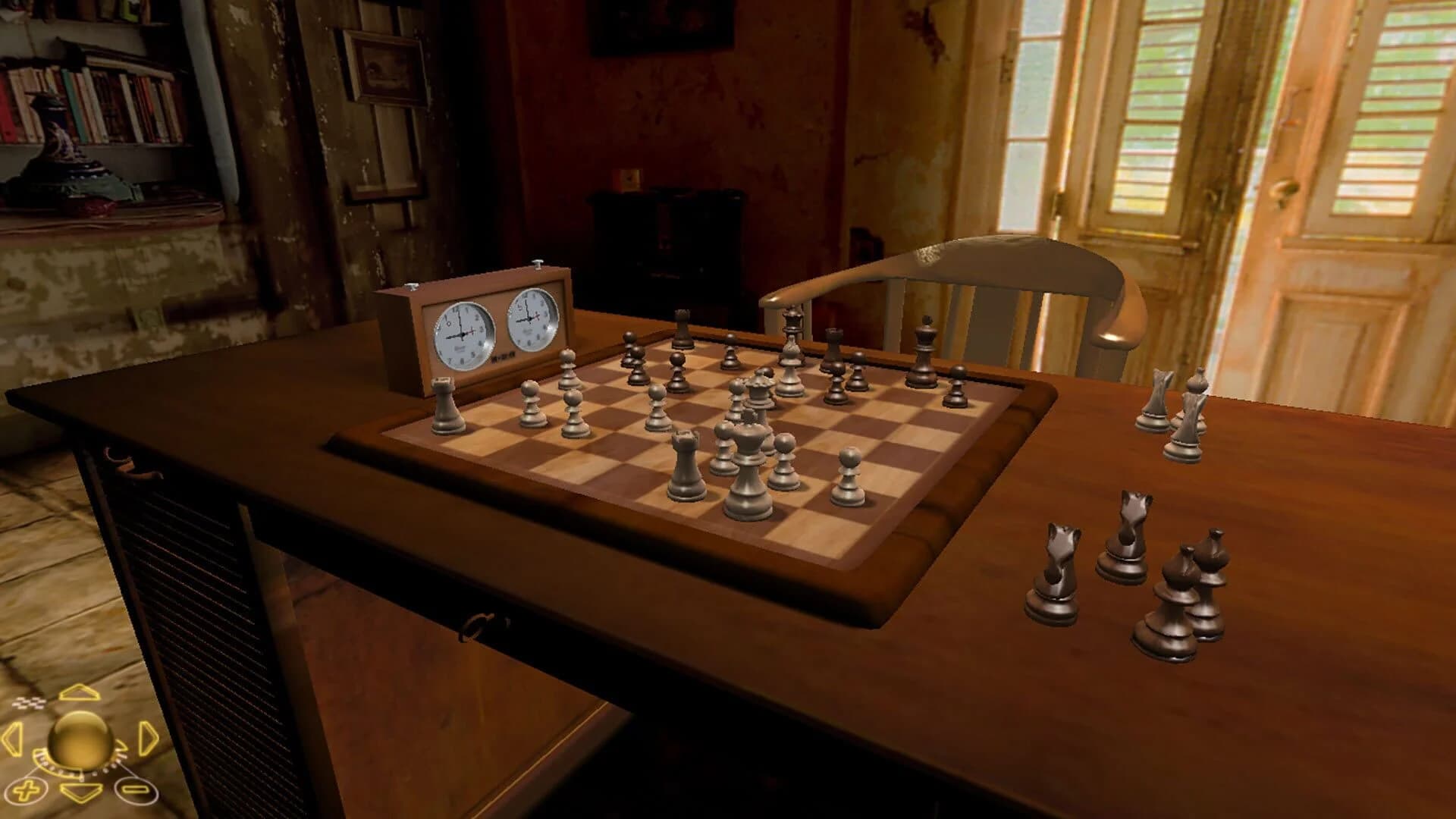Select the white kingside rook
The width and height of the screenshot is (1456, 819).
(x=684, y=463)
